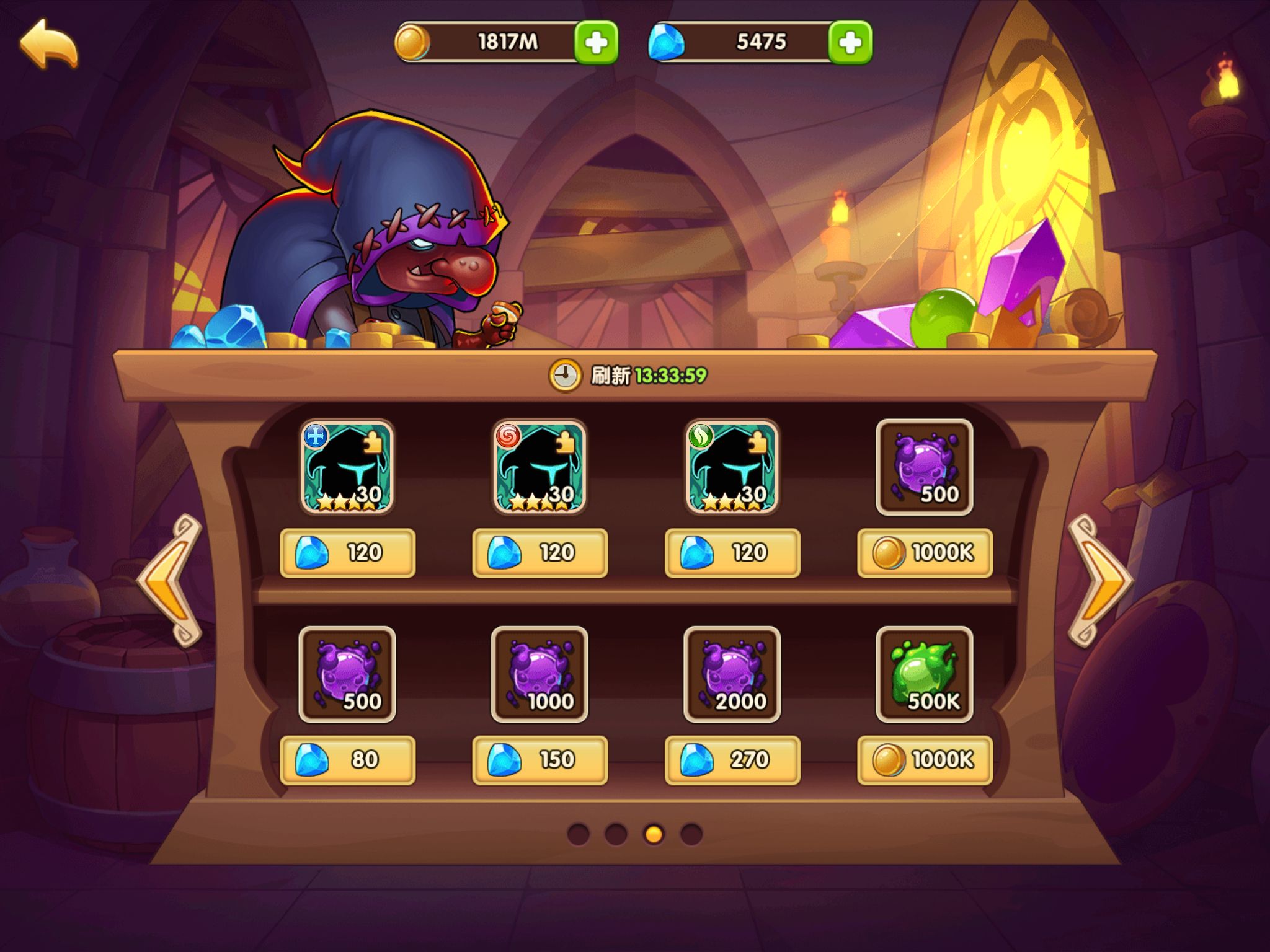Select the green slime 500K item
Image resolution: width=1270 pixels, height=952 pixels.
[924, 674]
